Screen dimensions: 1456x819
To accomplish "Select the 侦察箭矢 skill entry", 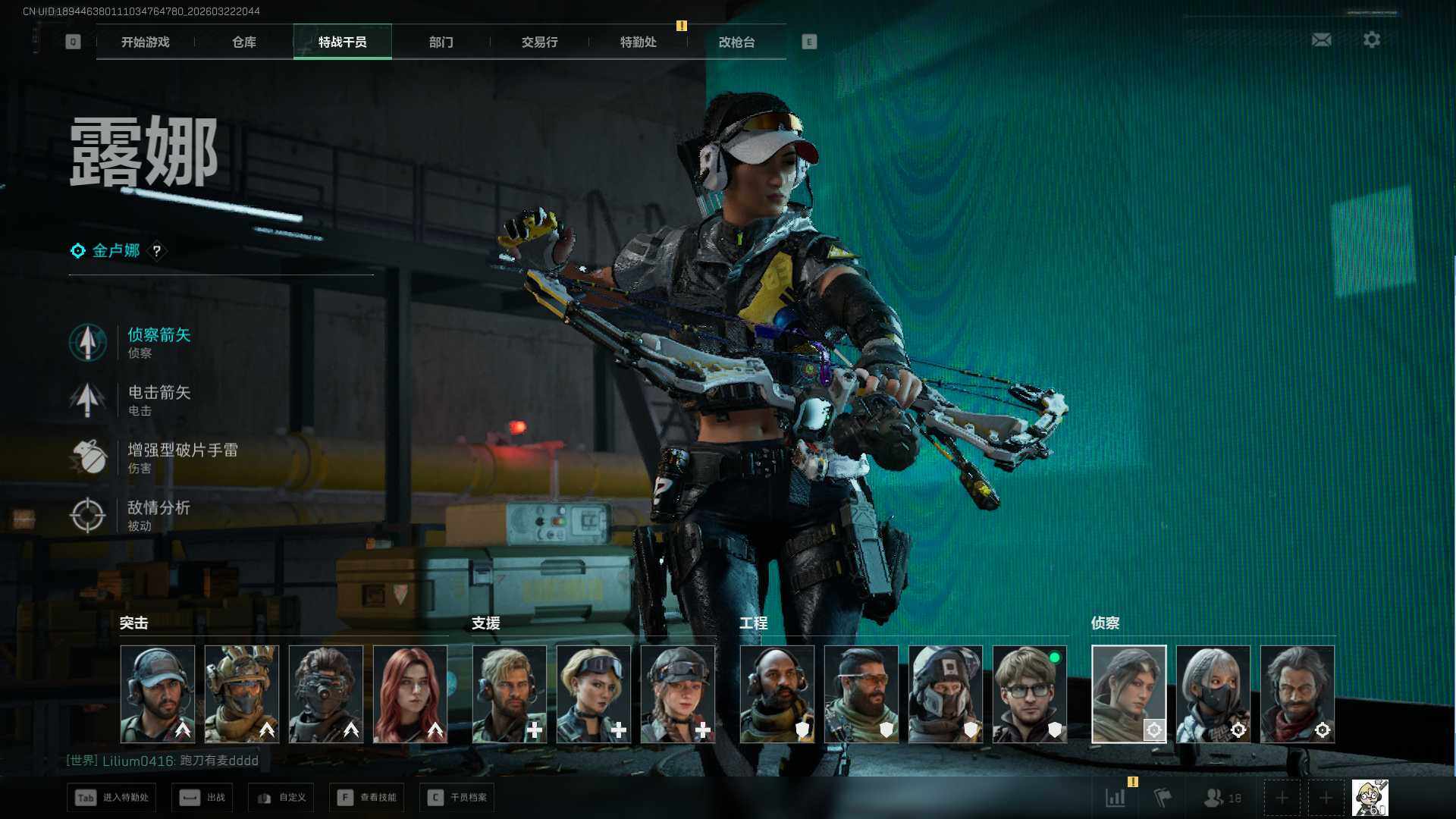I will pos(158,342).
